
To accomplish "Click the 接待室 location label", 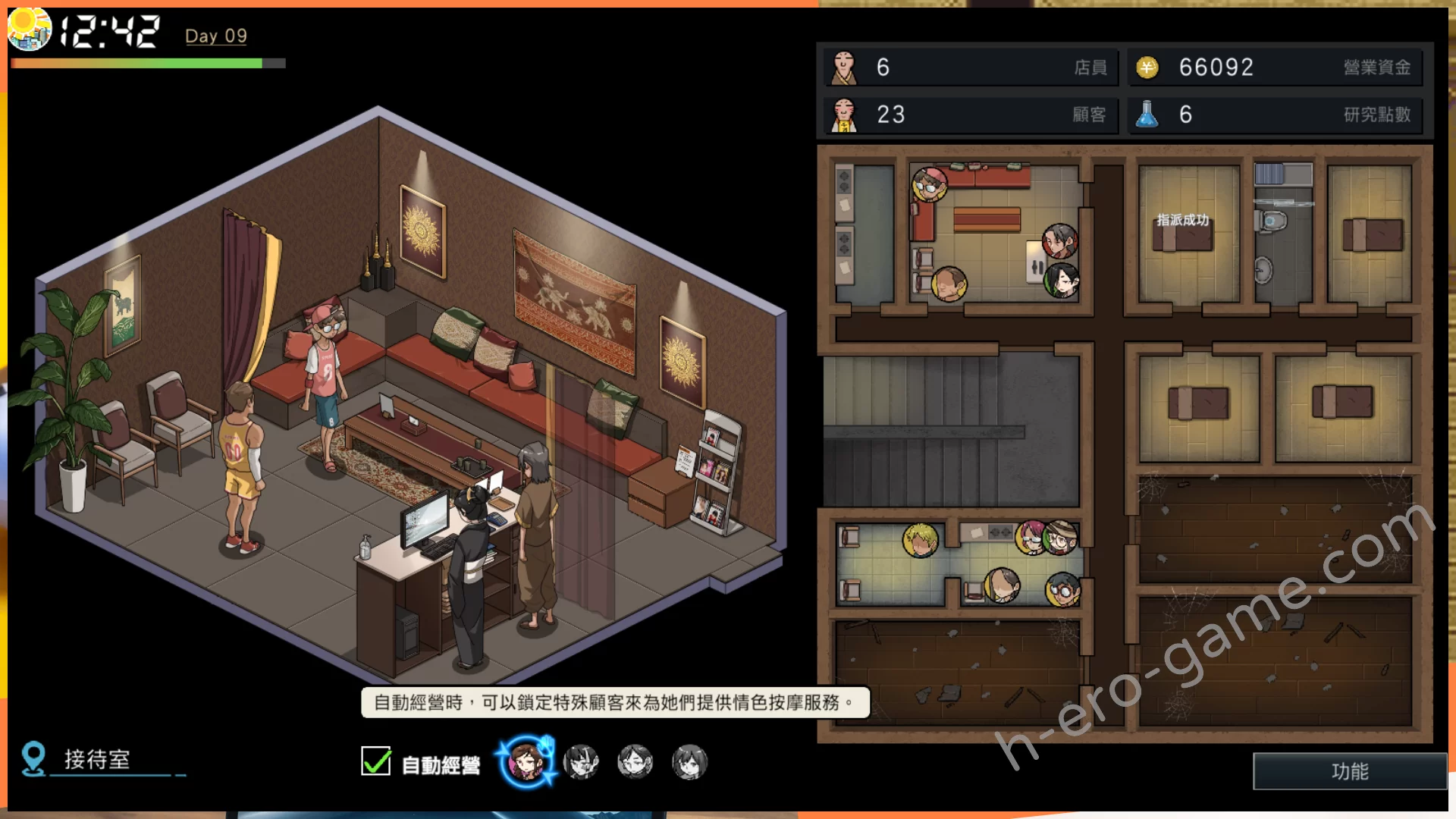I will click(97, 759).
